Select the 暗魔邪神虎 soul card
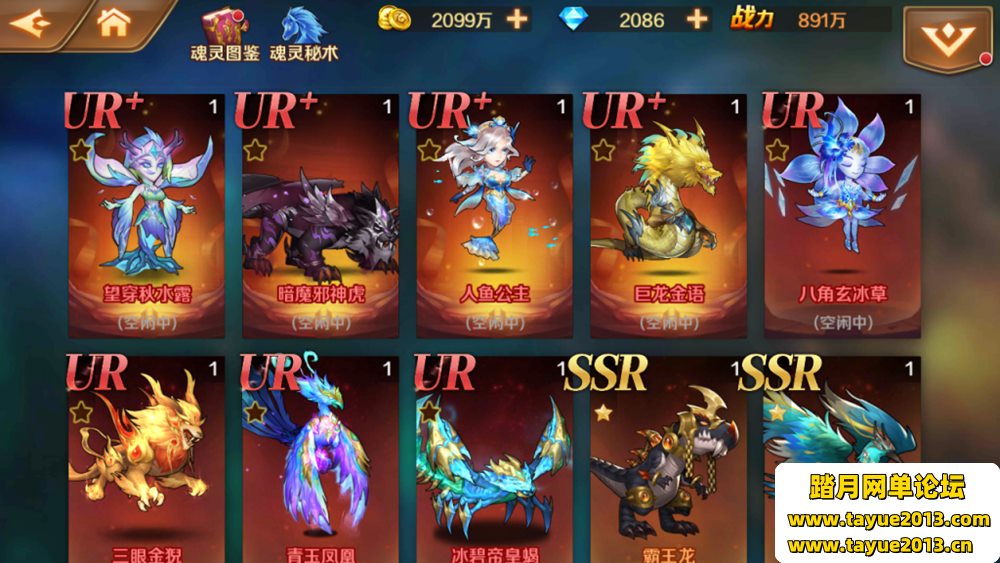The height and width of the screenshot is (563, 1000). (x=320, y=215)
